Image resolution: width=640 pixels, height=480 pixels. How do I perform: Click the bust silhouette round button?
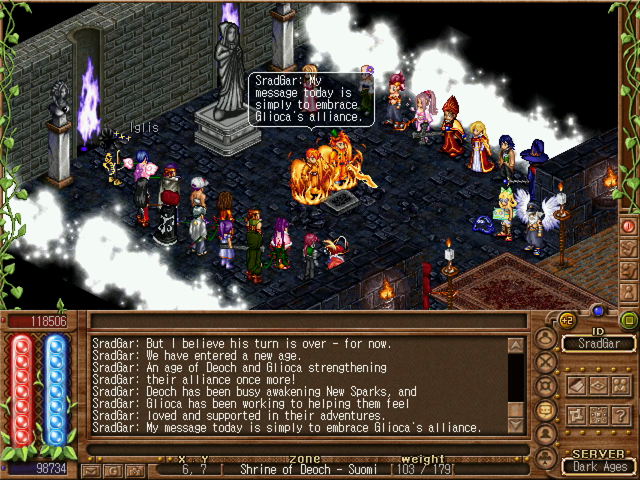[546, 434]
